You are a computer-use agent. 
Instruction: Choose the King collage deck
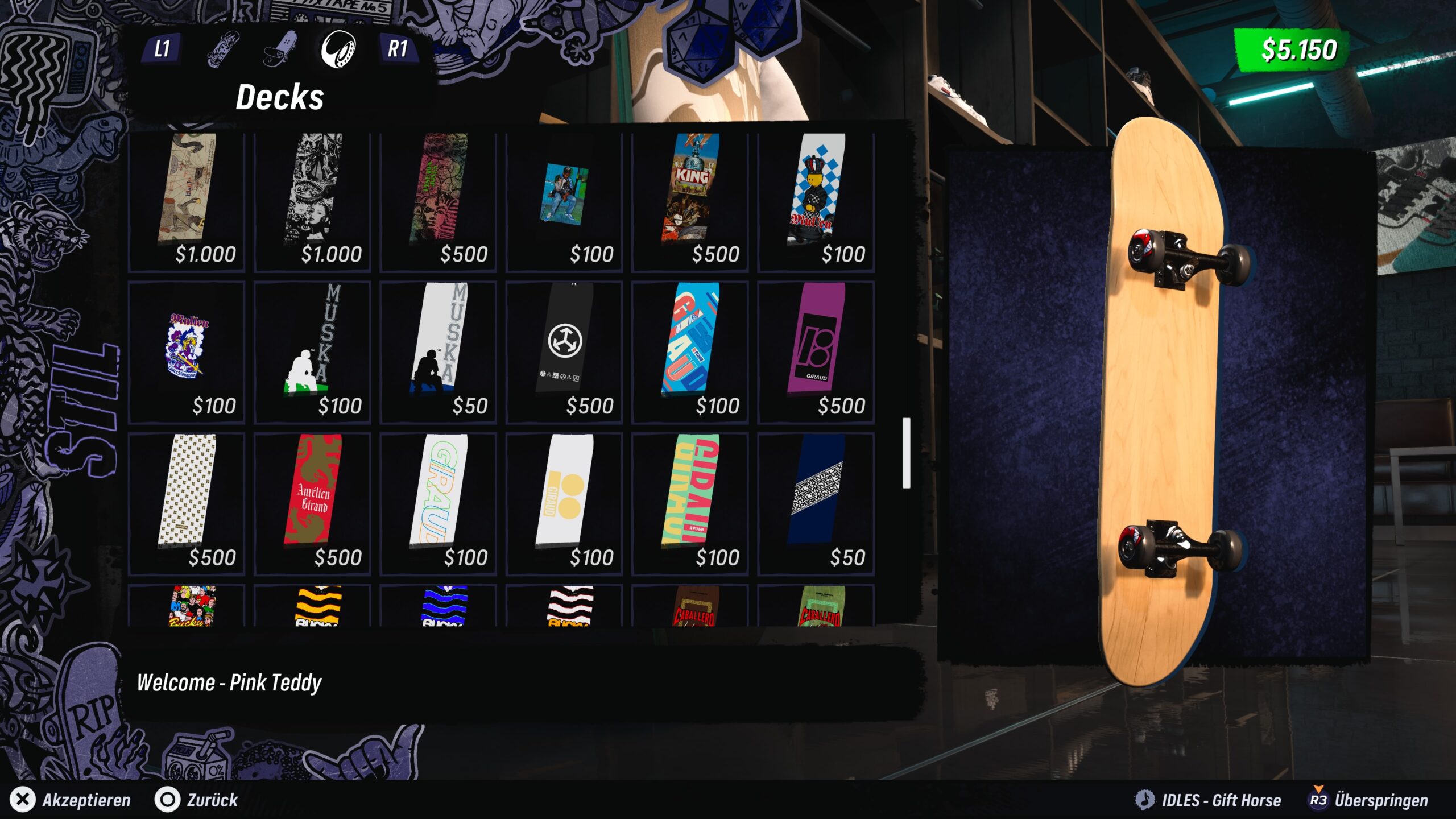coord(689,200)
